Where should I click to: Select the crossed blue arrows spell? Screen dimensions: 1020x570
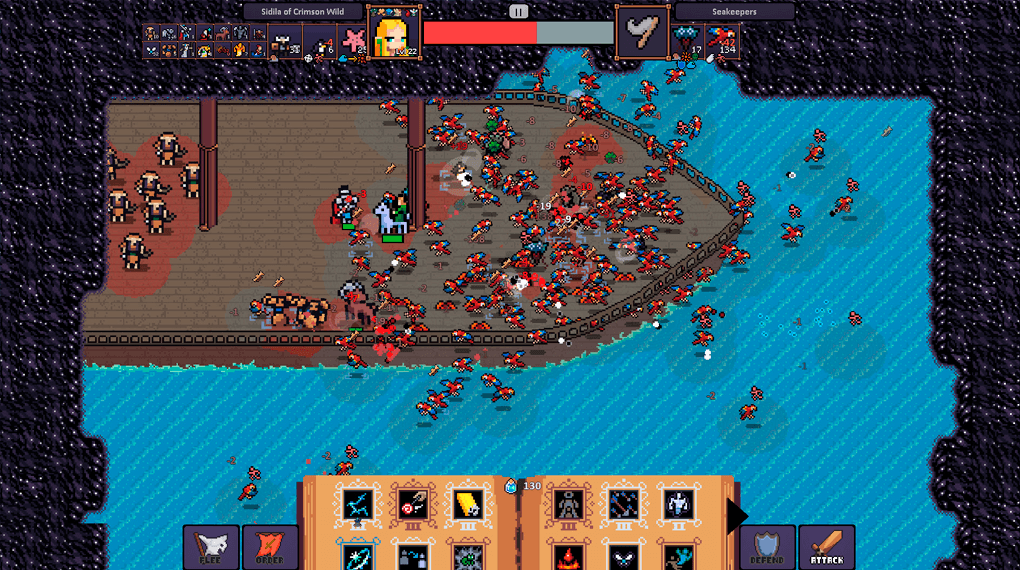[624, 505]
